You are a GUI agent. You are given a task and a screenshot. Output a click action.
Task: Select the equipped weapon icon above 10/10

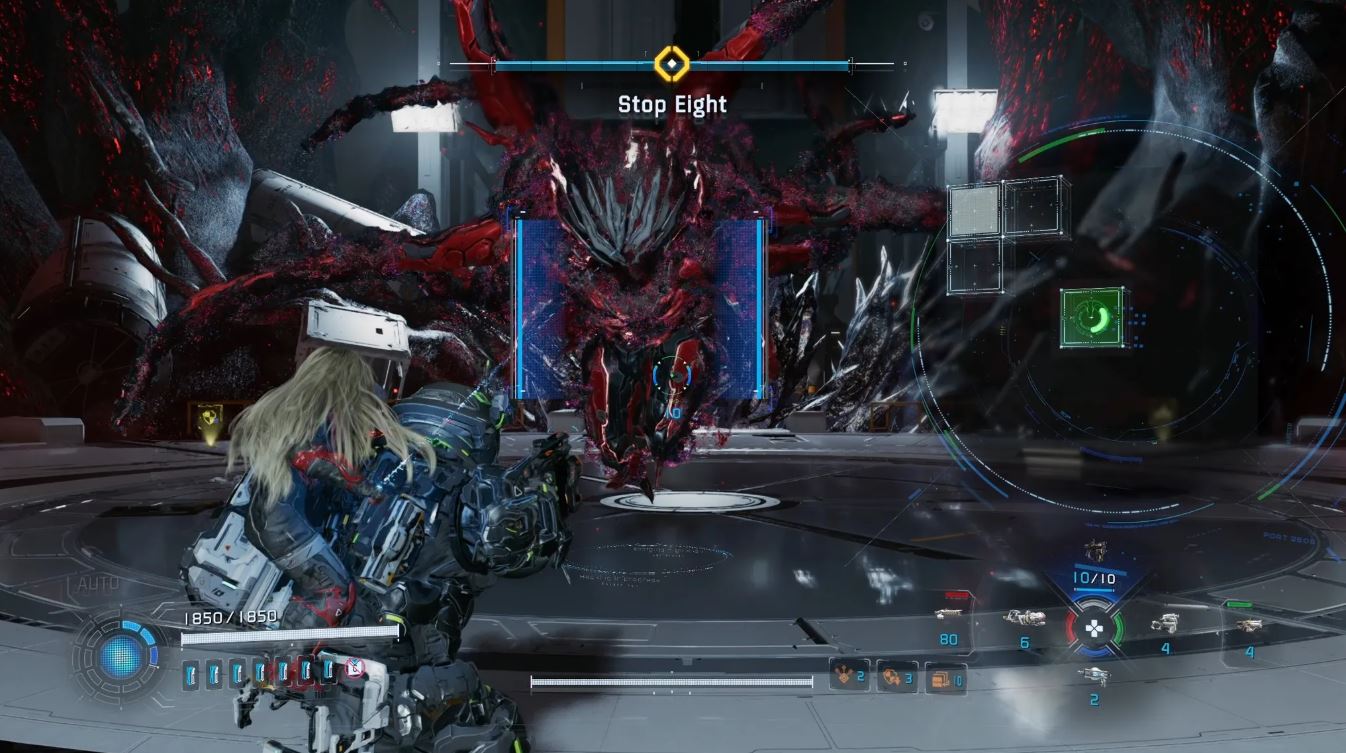coord(1094,550)
